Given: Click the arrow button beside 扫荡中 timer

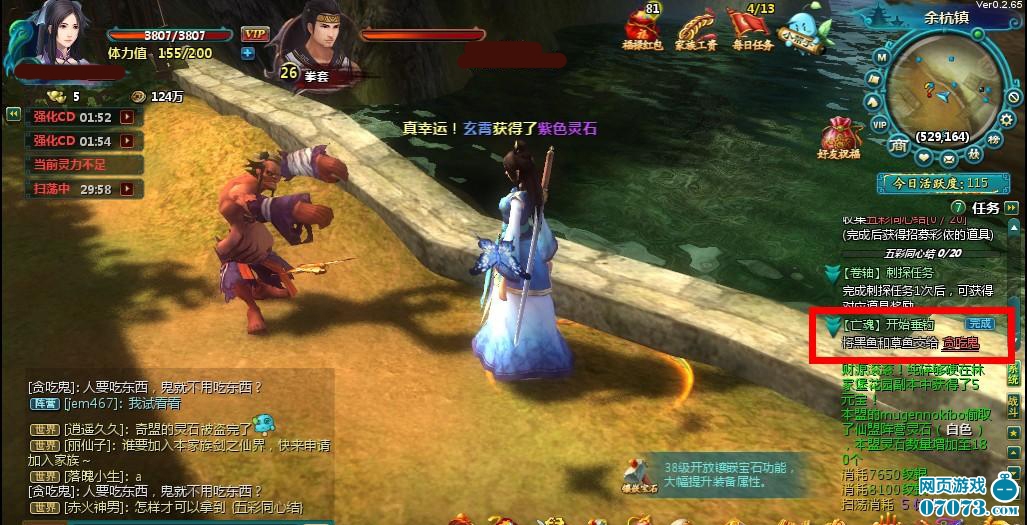Looking at the screenshot, I should (127, 188).
